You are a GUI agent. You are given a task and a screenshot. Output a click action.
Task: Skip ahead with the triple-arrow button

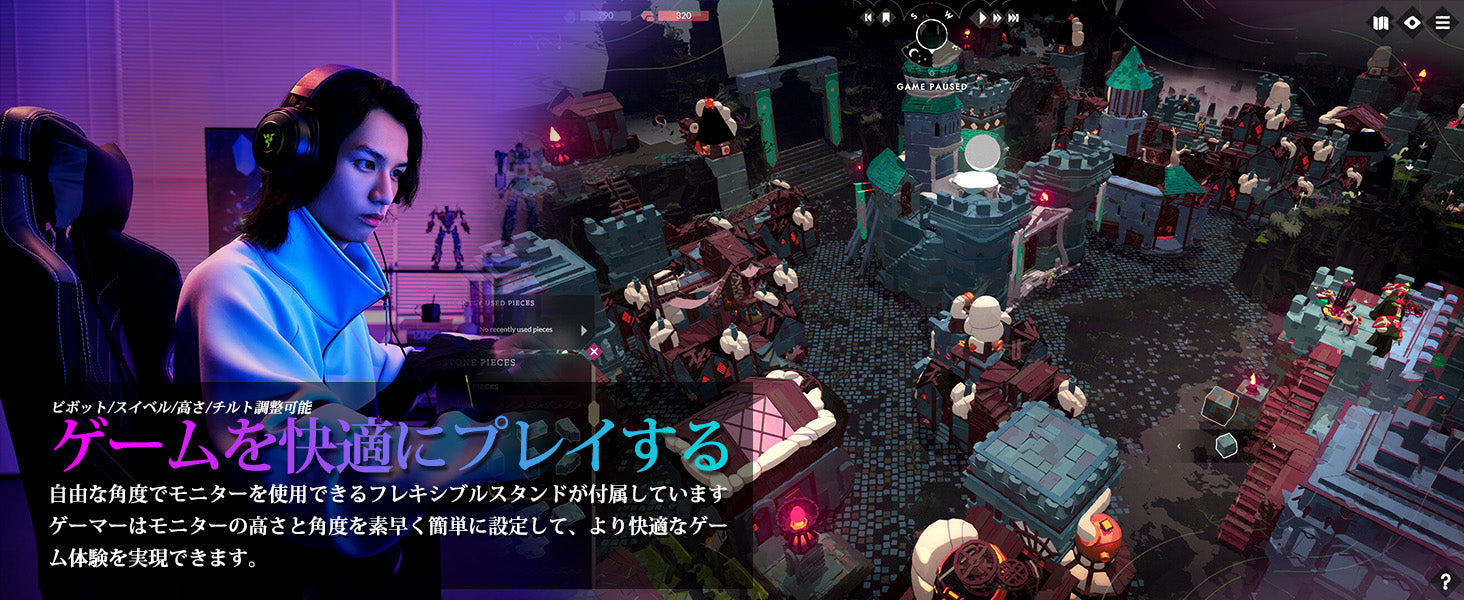(x=1014, y=17)
